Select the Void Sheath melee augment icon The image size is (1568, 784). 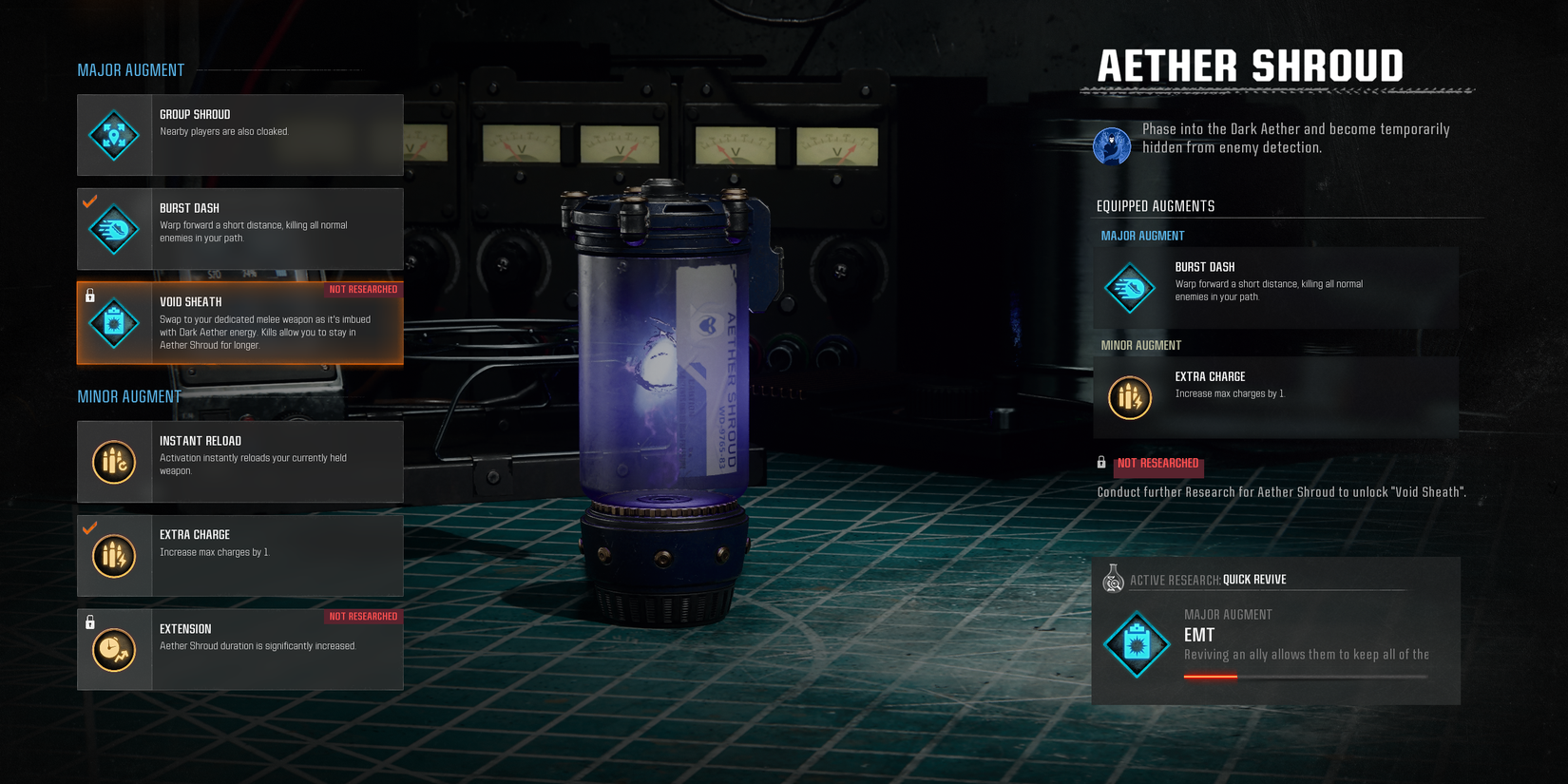[114, 322]
